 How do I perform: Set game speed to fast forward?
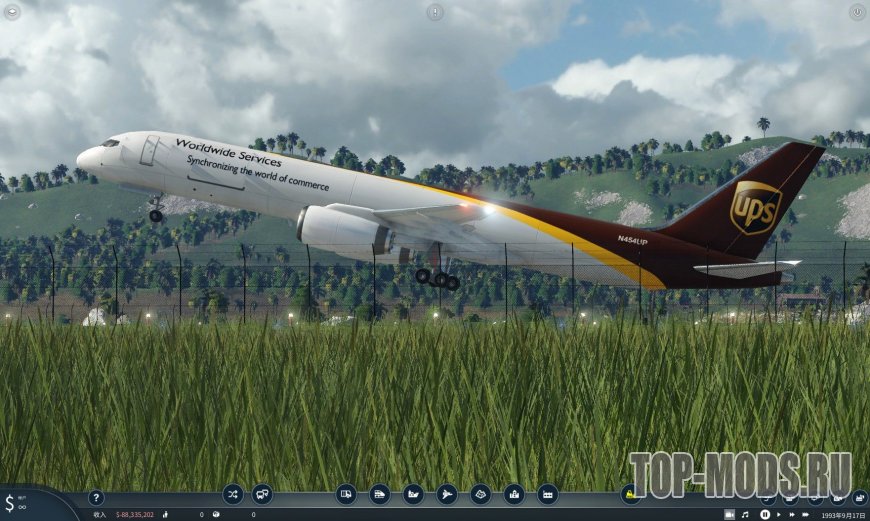tap(793, 514)
